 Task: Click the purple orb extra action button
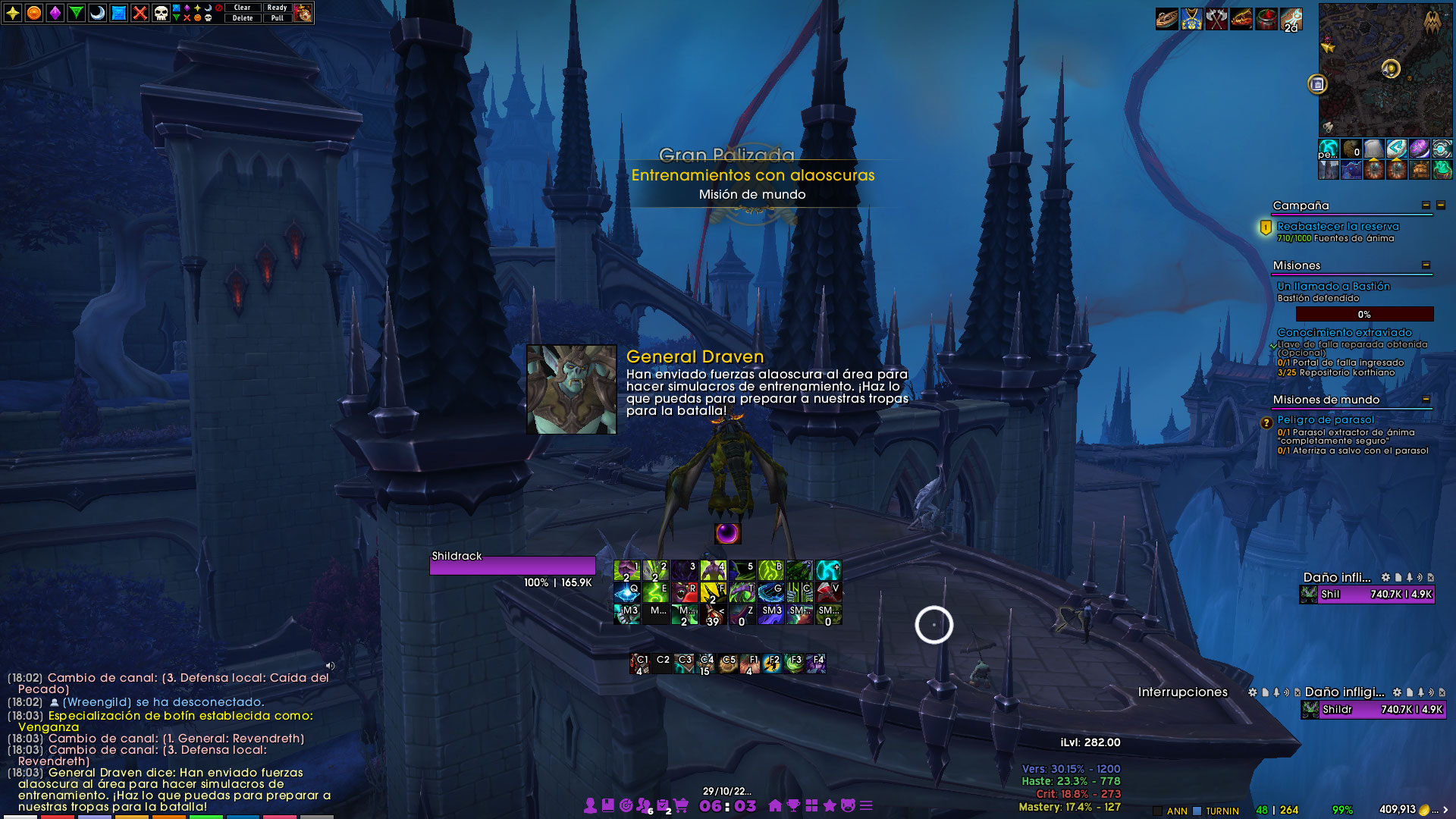pos(727,534)
